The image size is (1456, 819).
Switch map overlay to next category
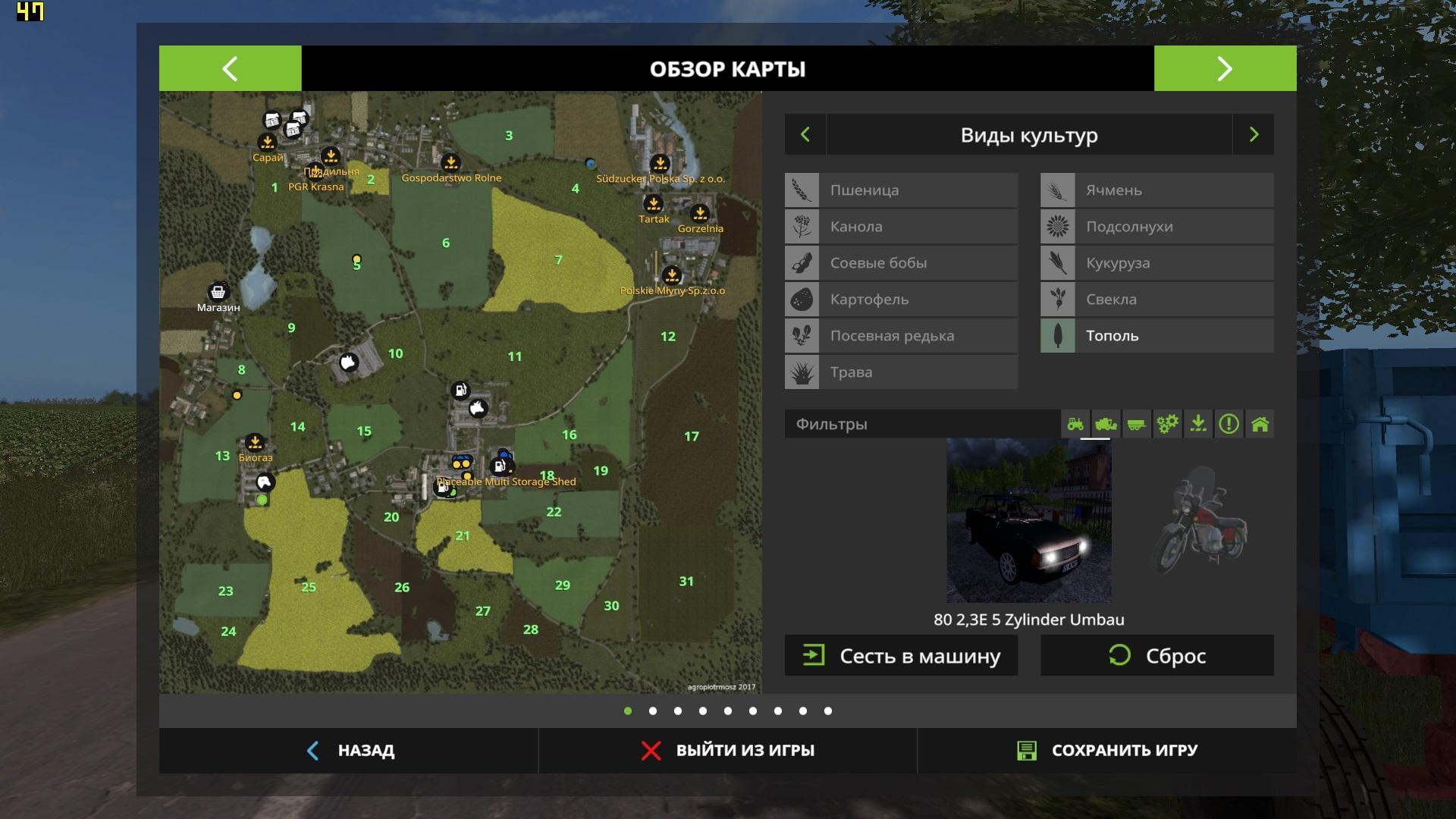tap(1254, 135)
